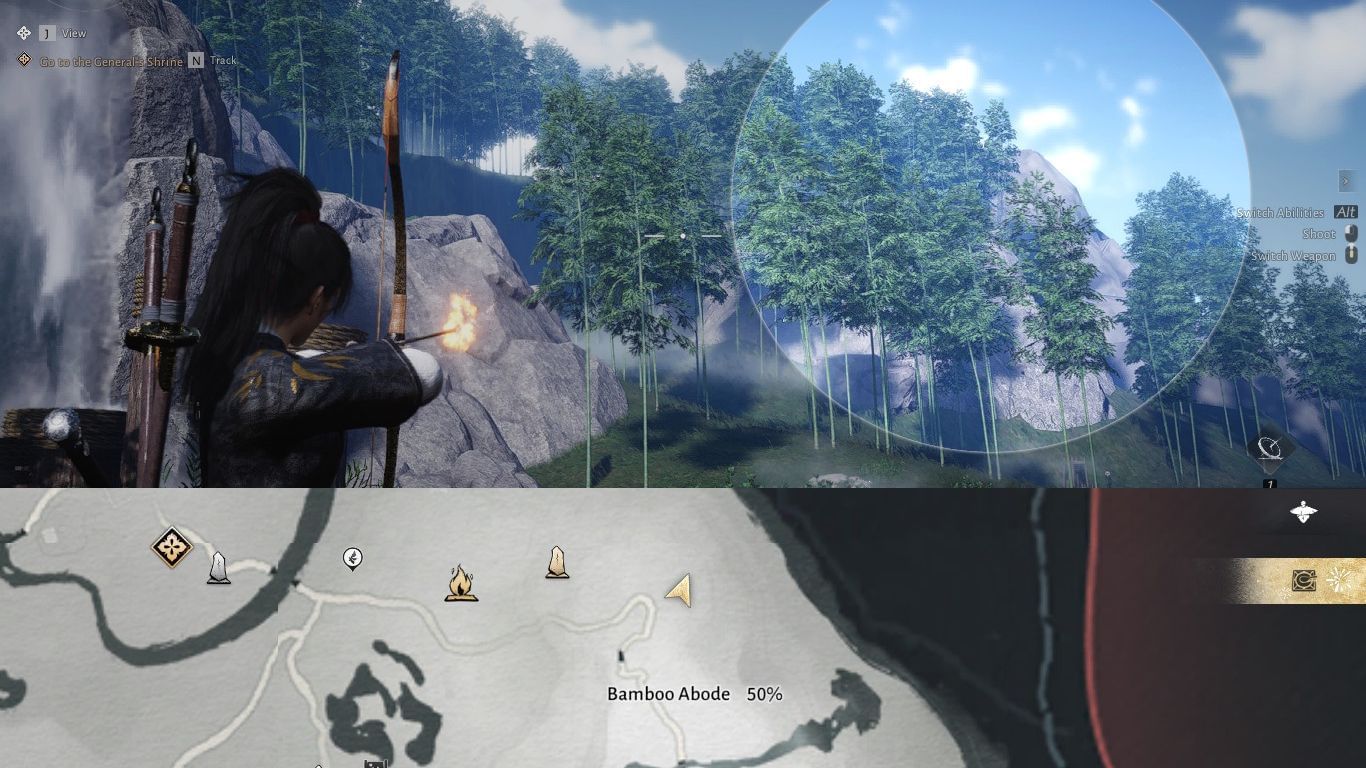Select the square seal icon on the gold banner
1366x768 pixels.
coord(1304,580)
